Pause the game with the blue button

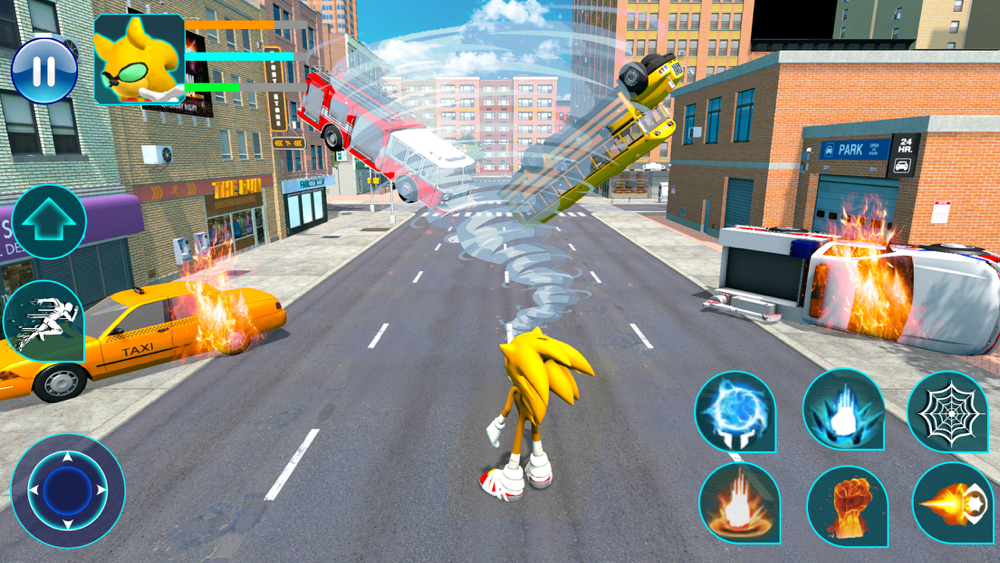tap(44, 70)
